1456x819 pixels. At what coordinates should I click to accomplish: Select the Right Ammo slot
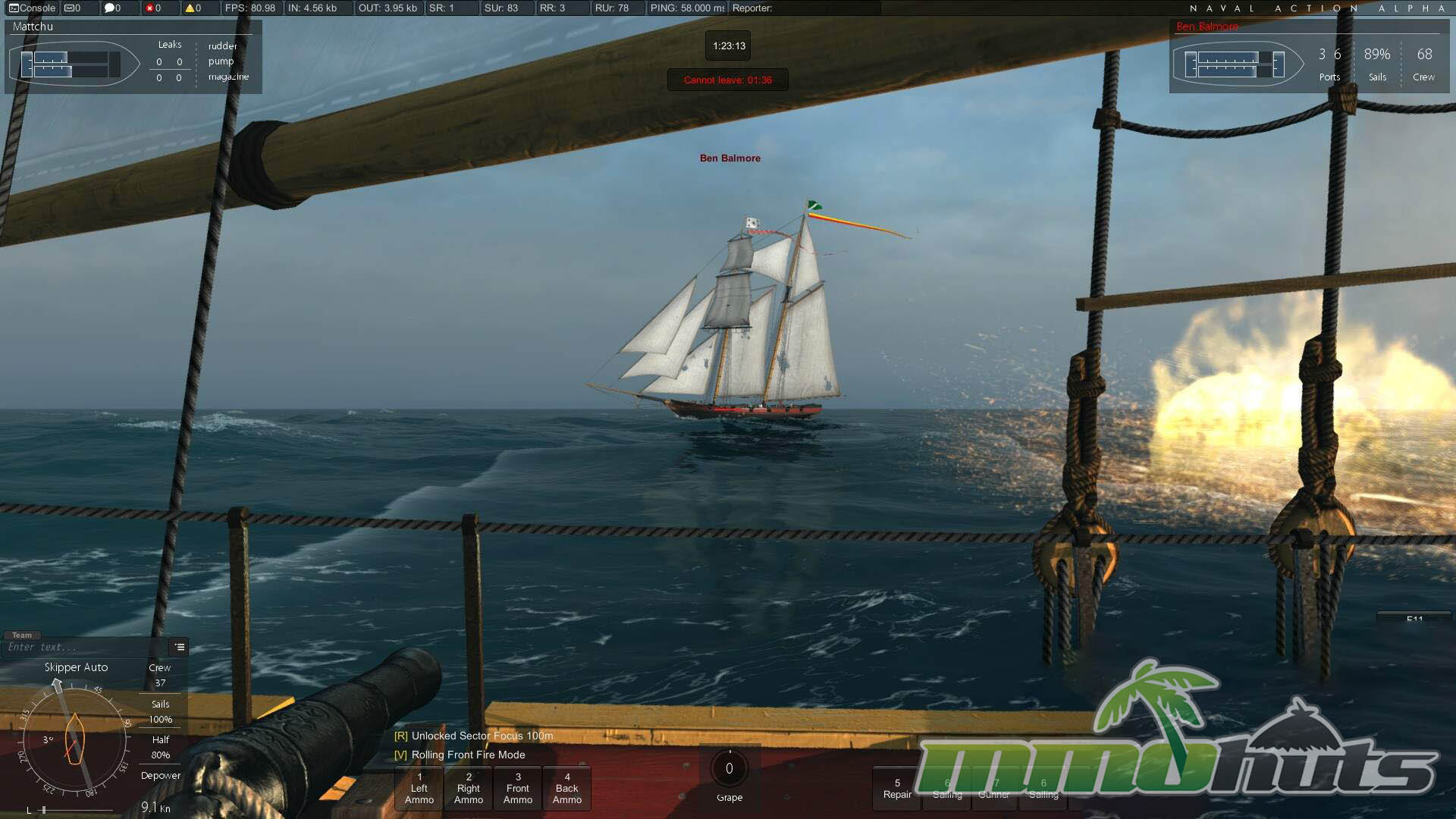(x=468, y=789)
